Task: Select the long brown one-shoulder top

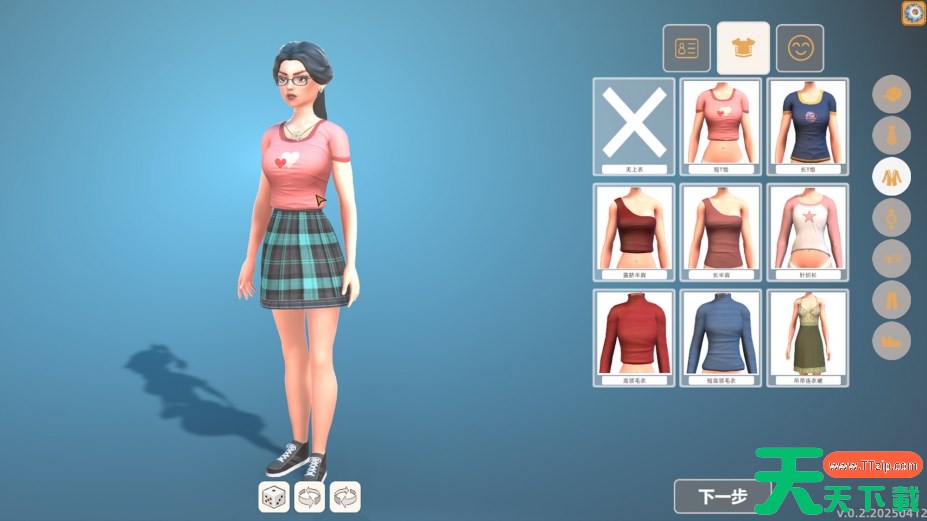Action: (721, 231)
